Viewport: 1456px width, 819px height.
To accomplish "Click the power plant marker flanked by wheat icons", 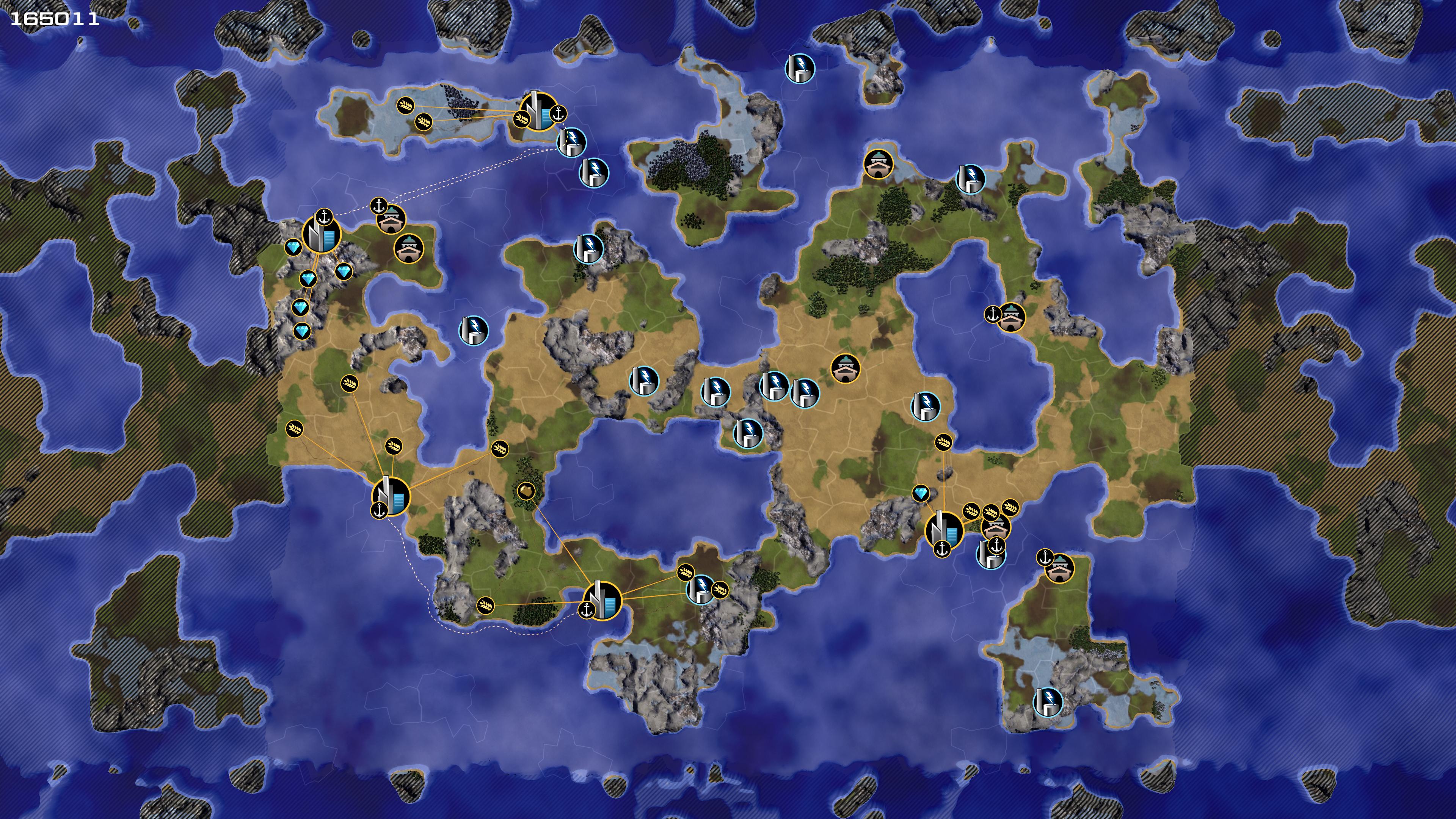I will click(x=701, y=588).
